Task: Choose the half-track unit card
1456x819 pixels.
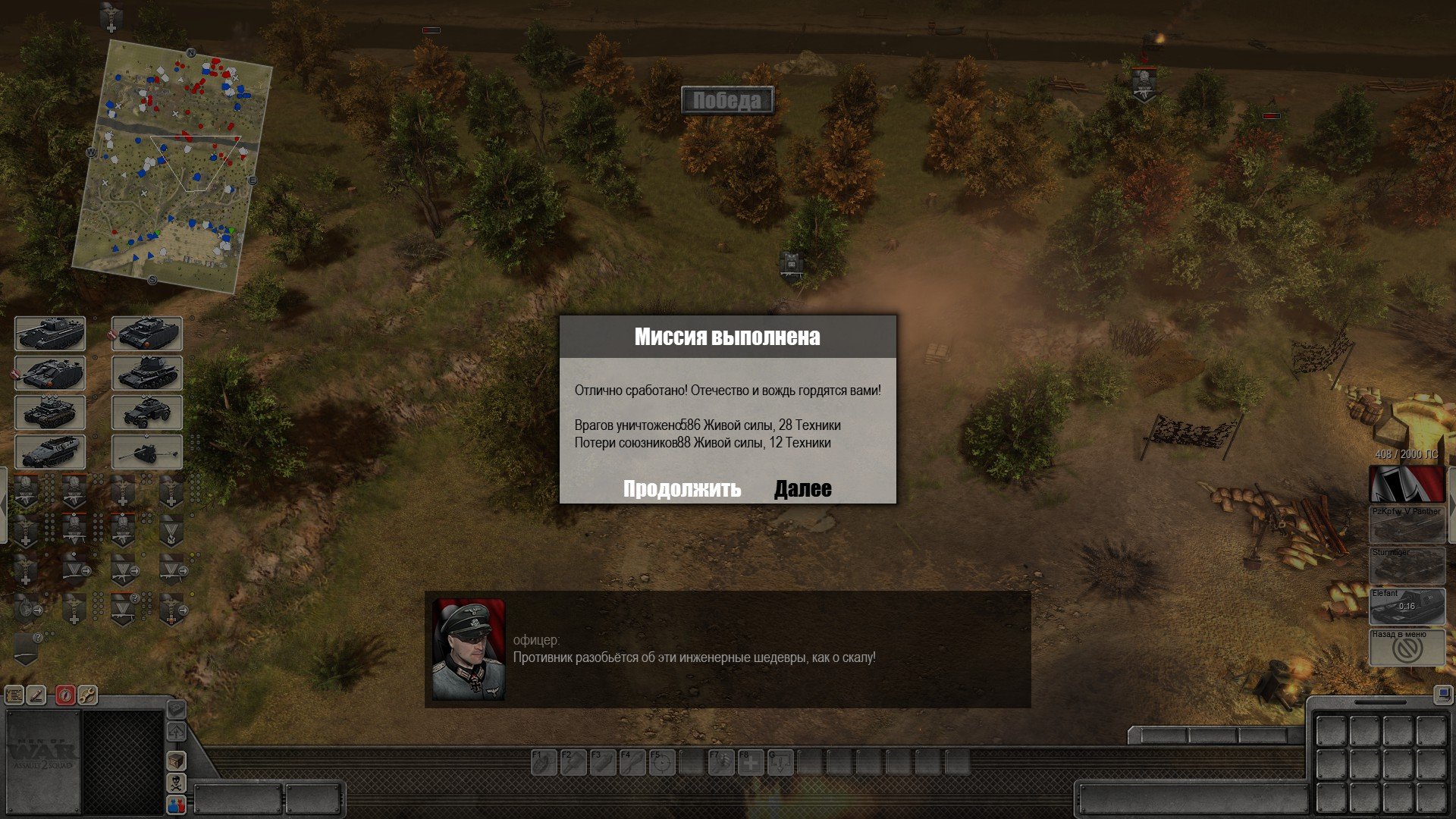Action: [50, 452]
